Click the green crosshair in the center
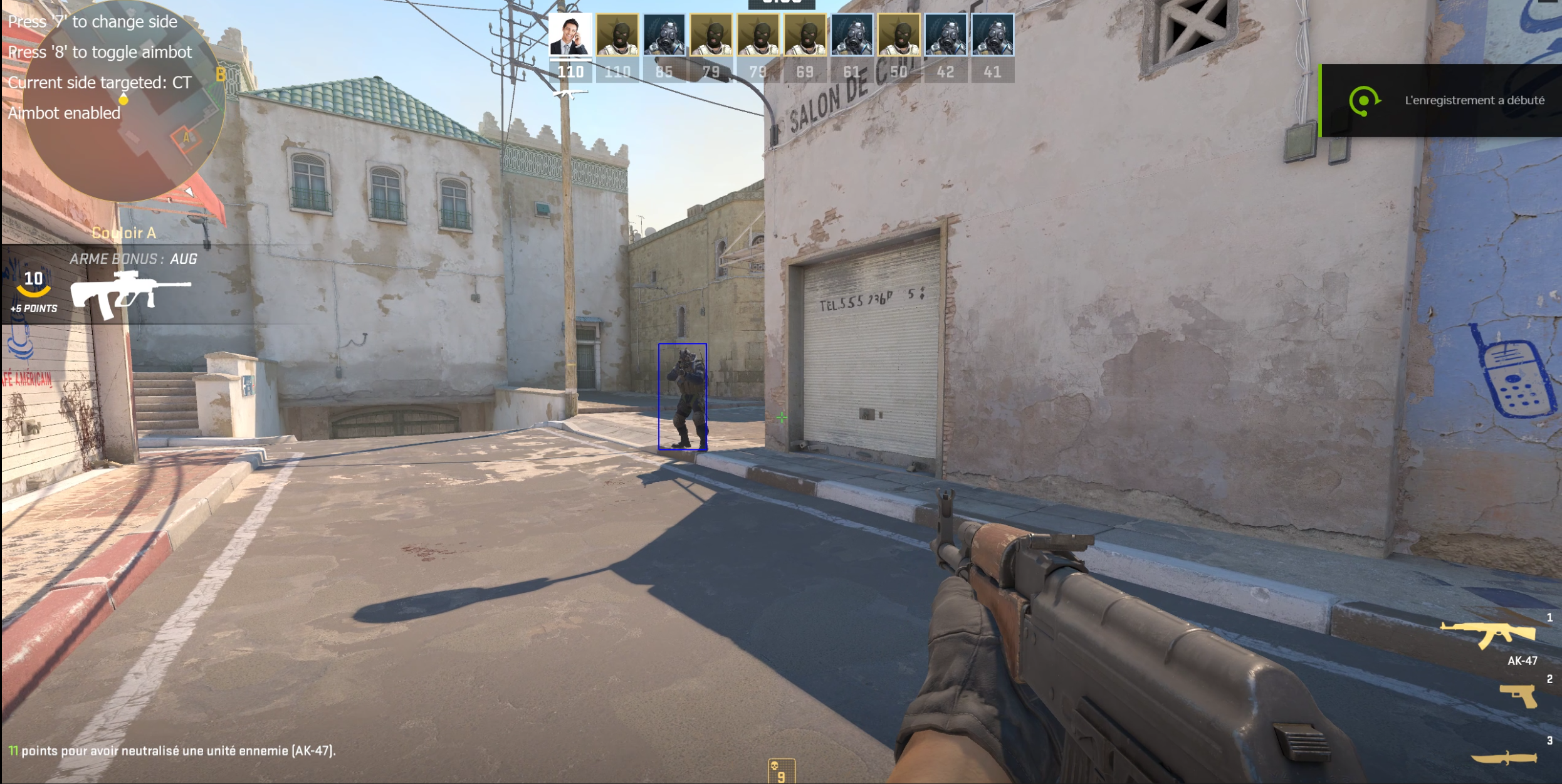 click(782, 417)
